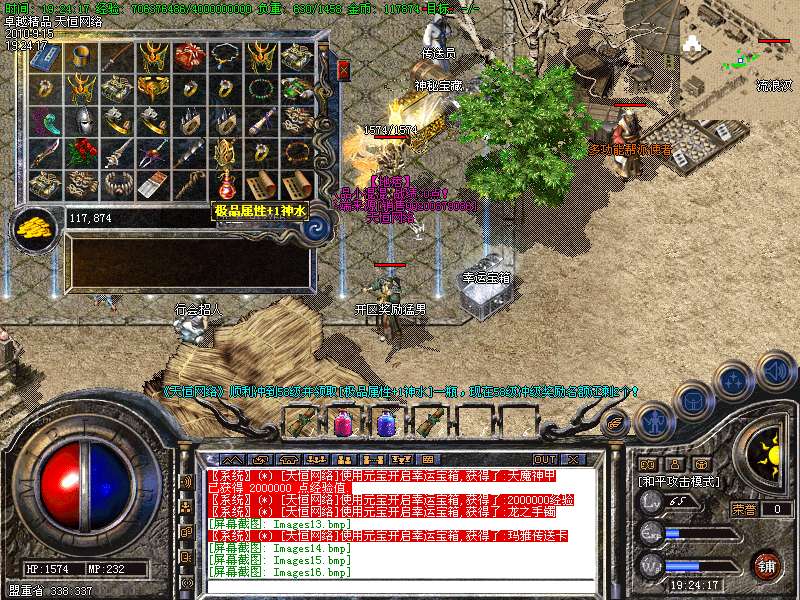This screenshot has height=600, width=800.
Task: Open the minimap in the corner
Action: click(x=740, y=50)
